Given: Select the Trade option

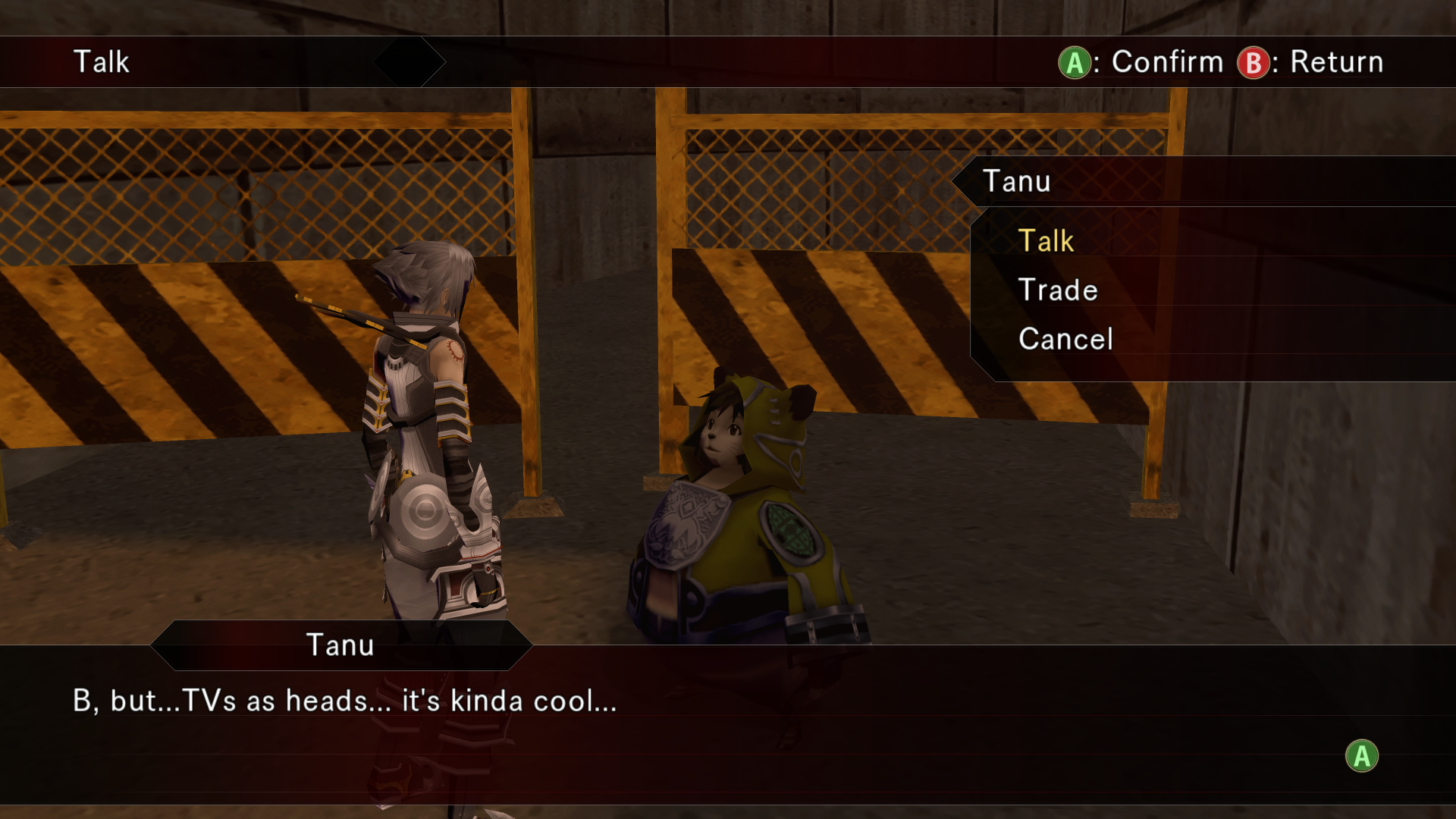Looking at the screenshot, I should 1058,290.
